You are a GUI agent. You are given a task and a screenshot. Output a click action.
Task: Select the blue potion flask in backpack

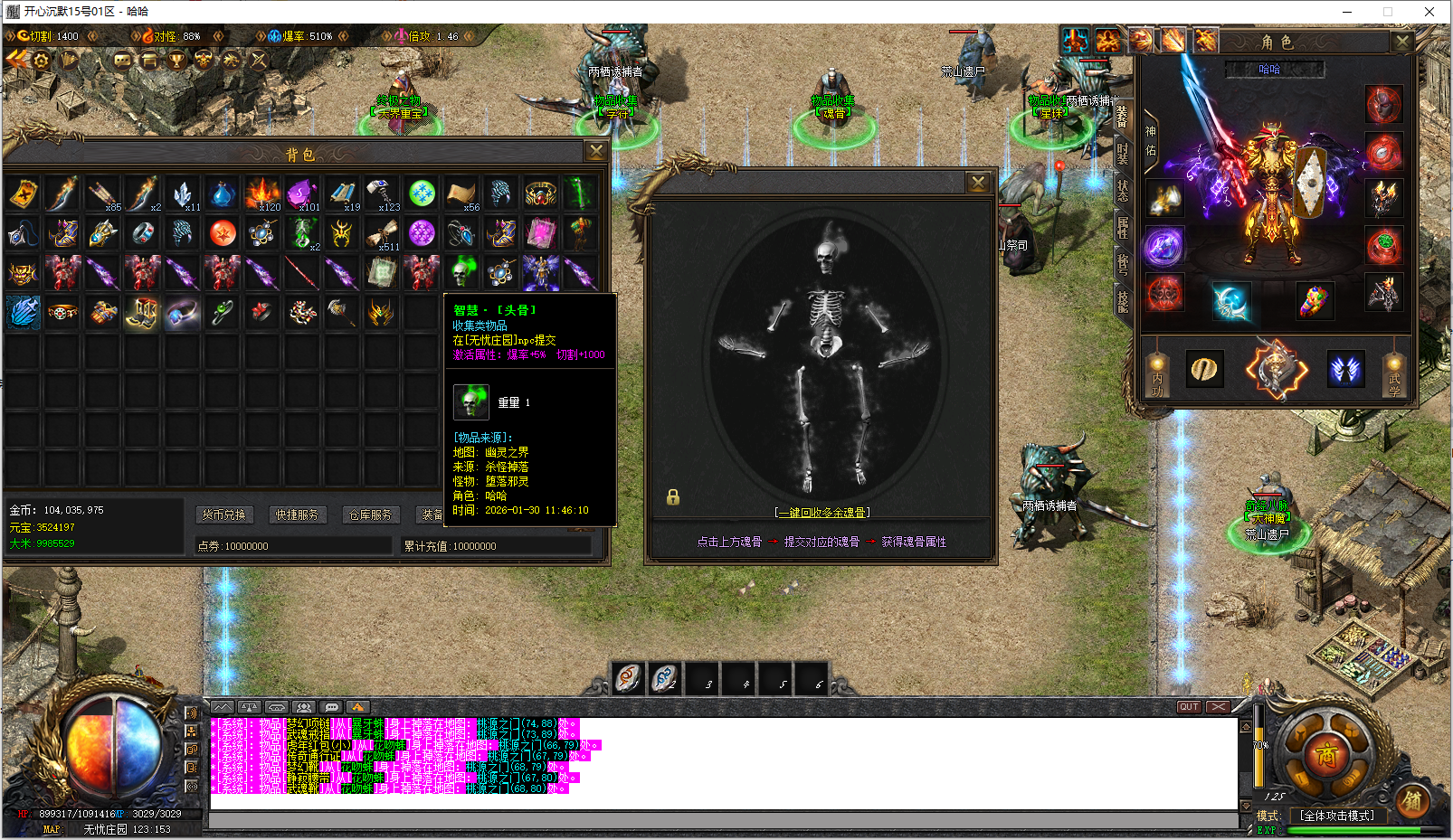point(222,193)
